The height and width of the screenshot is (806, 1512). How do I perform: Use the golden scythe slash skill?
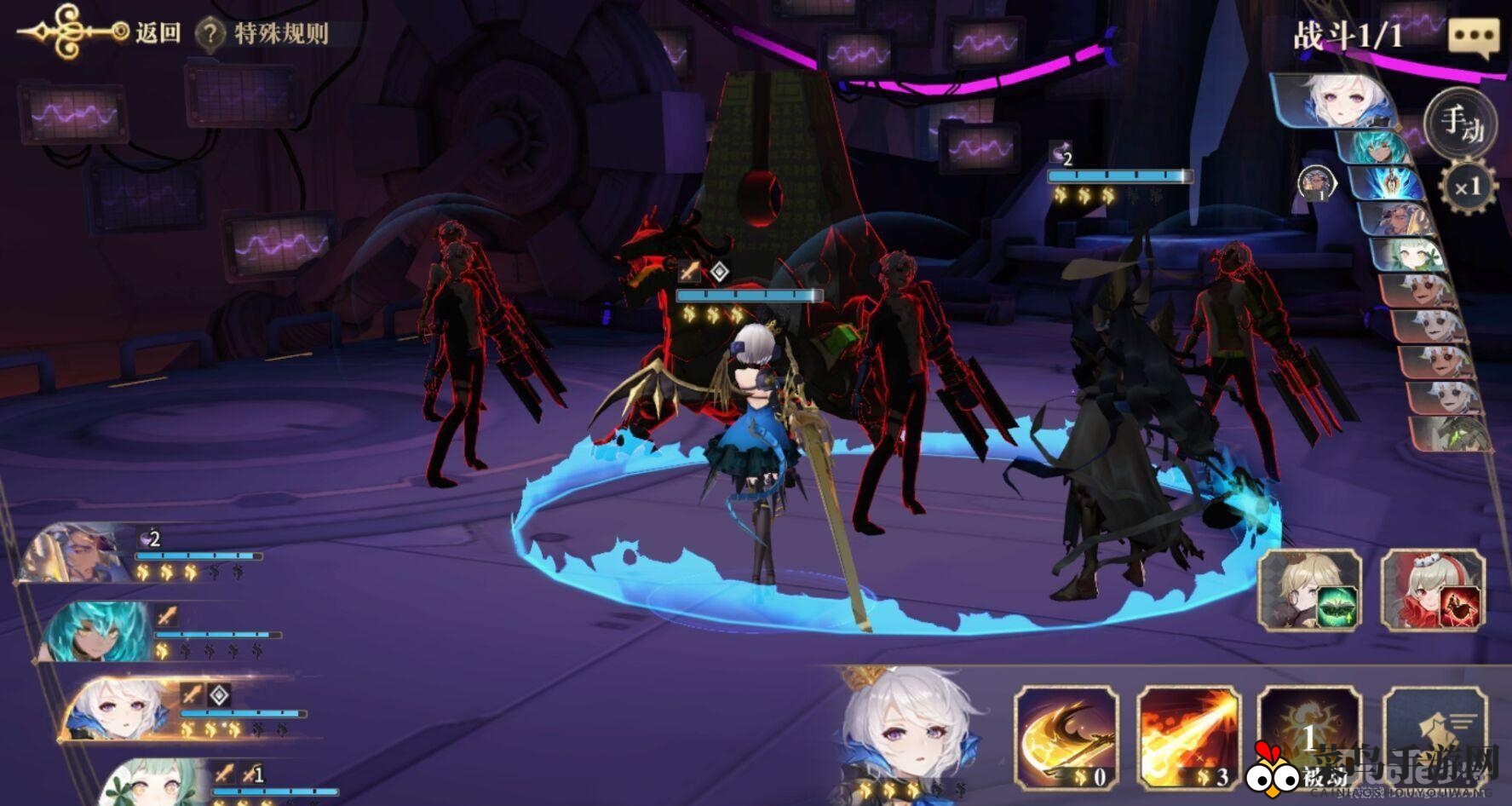tap(1066, 737)
